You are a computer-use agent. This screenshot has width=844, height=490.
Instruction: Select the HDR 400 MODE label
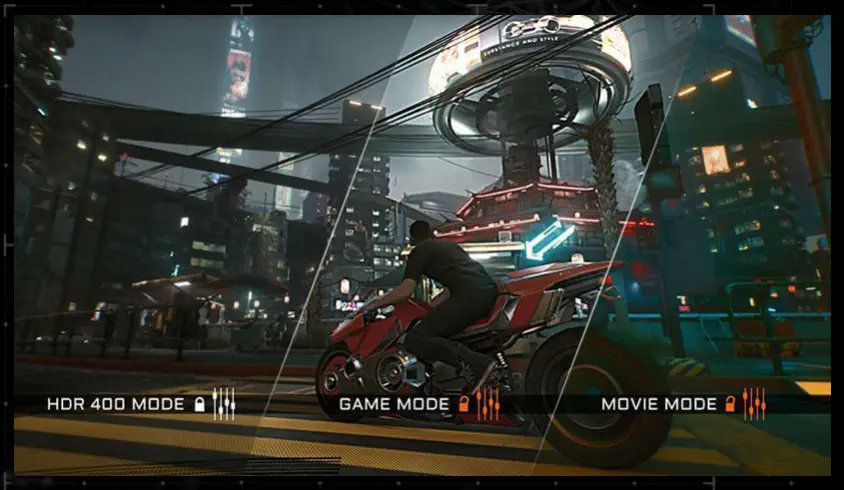115,404
